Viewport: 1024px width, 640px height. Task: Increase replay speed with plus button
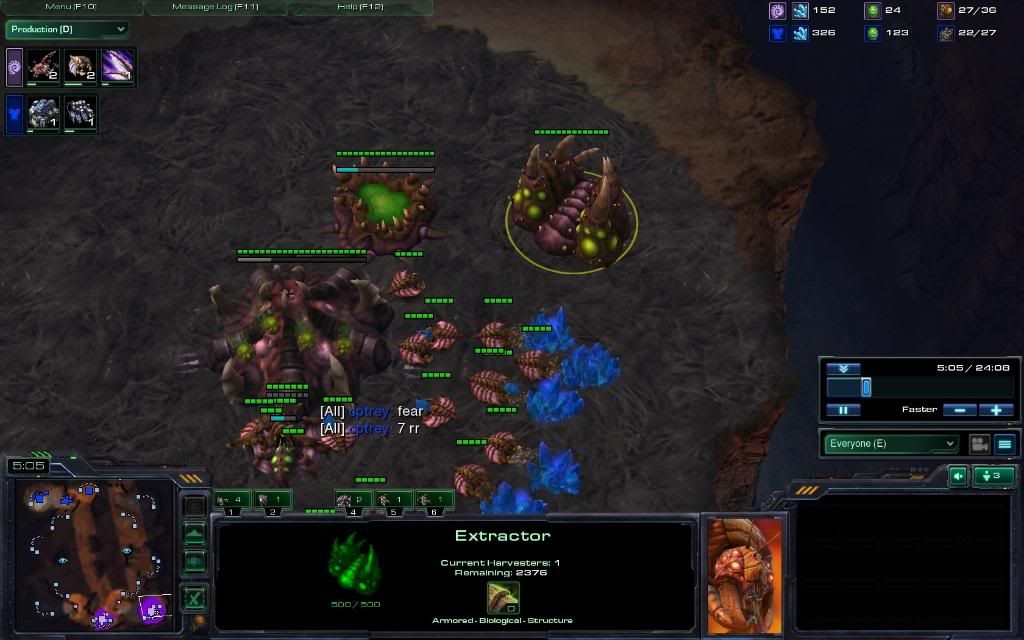(996, 410)
